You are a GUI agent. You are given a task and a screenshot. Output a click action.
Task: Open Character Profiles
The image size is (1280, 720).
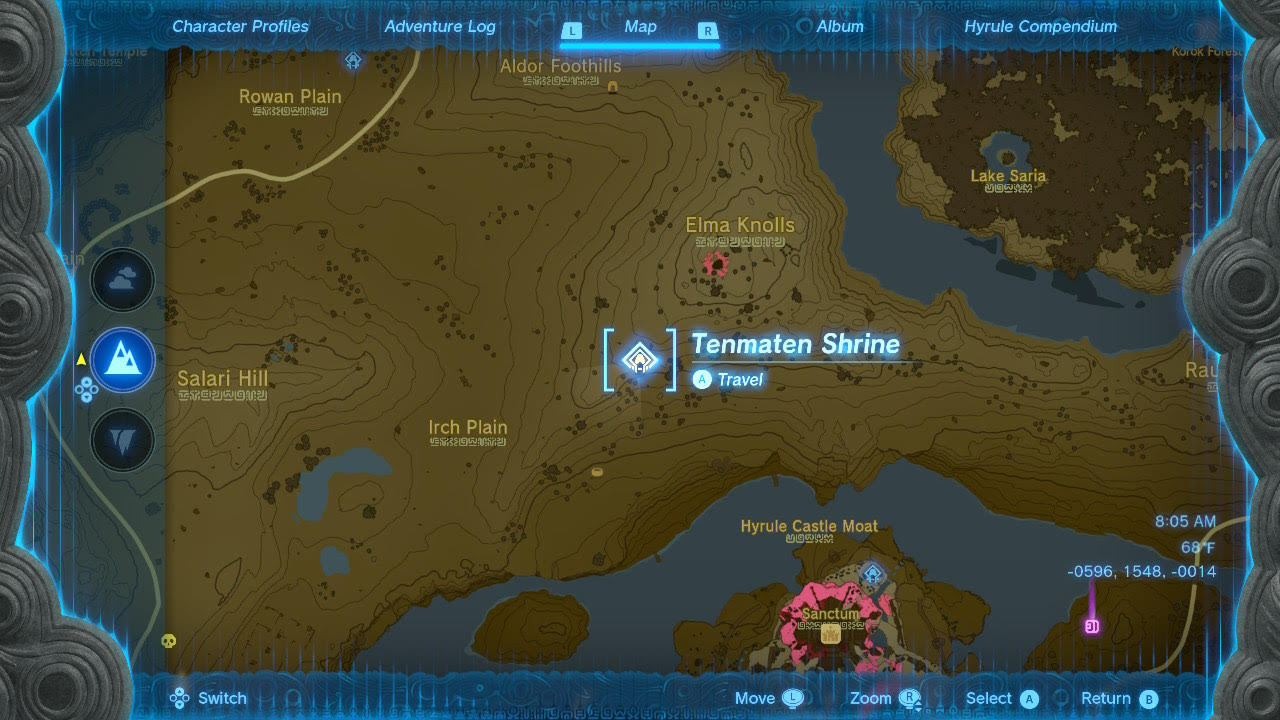click(x=239, y=26)
